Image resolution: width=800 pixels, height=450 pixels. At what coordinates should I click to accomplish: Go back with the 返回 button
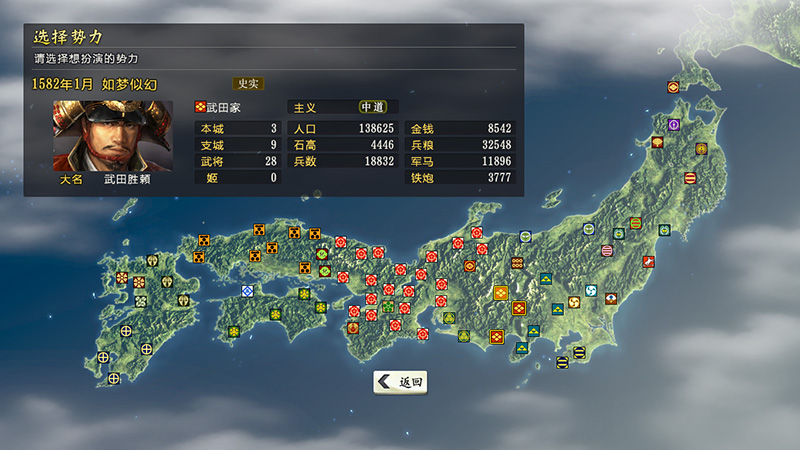tap(402, 381)
